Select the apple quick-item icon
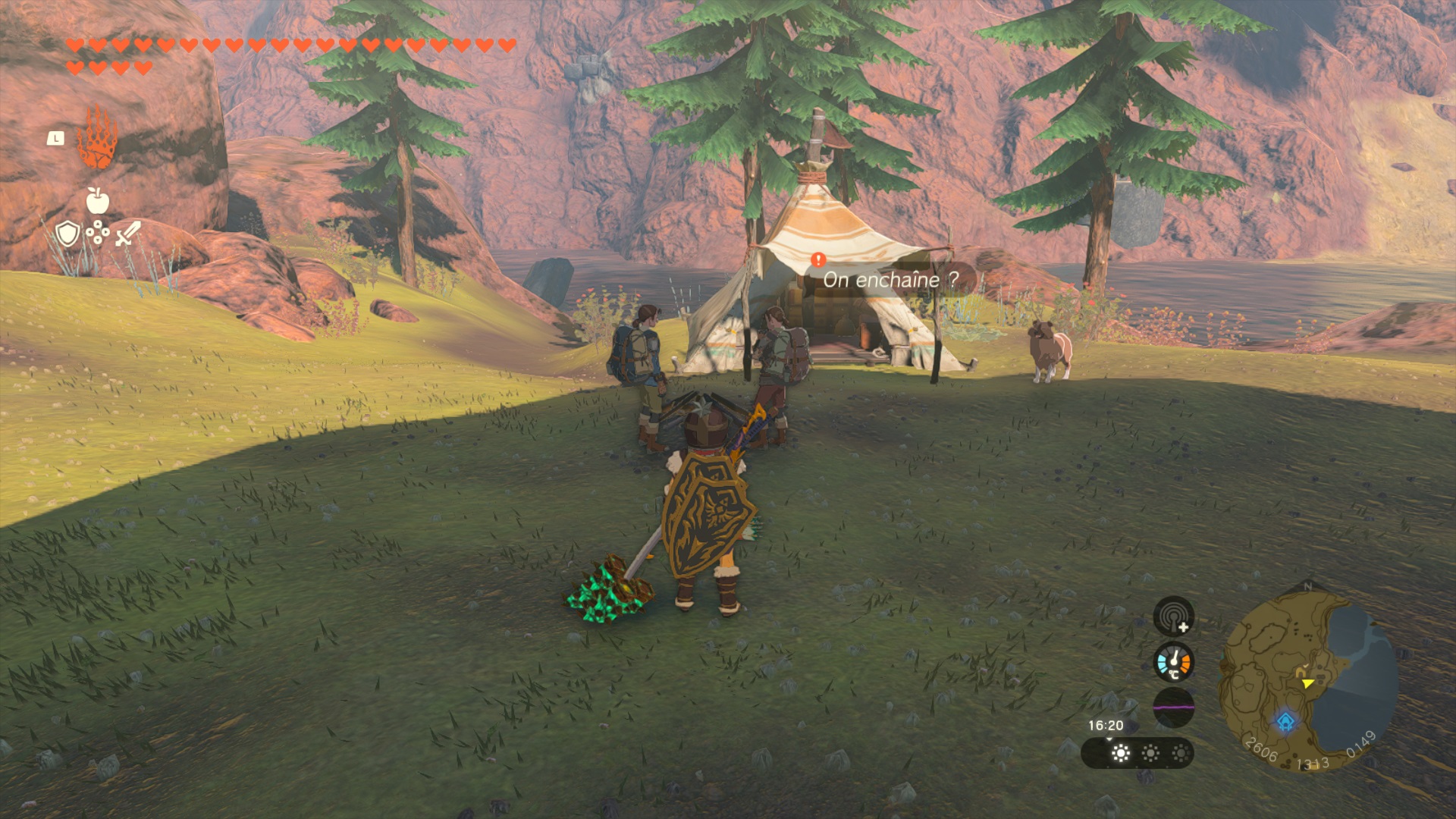Viewport: 1456px width, 819px height. pyautogui.click(x=97, y=201)
